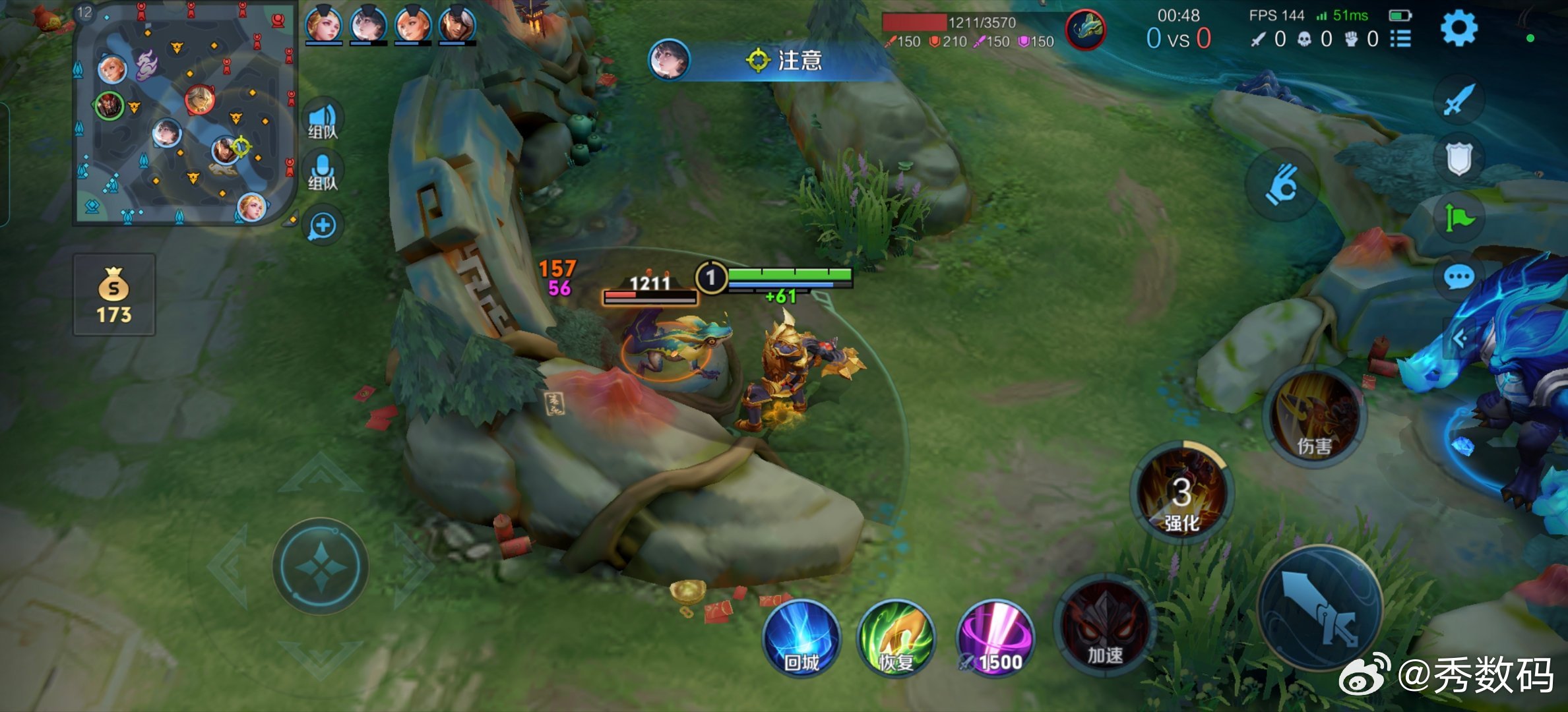The image size is (1568, 712).
Task: Tap the OK hand gesture button
Action: click(1282, 184)
